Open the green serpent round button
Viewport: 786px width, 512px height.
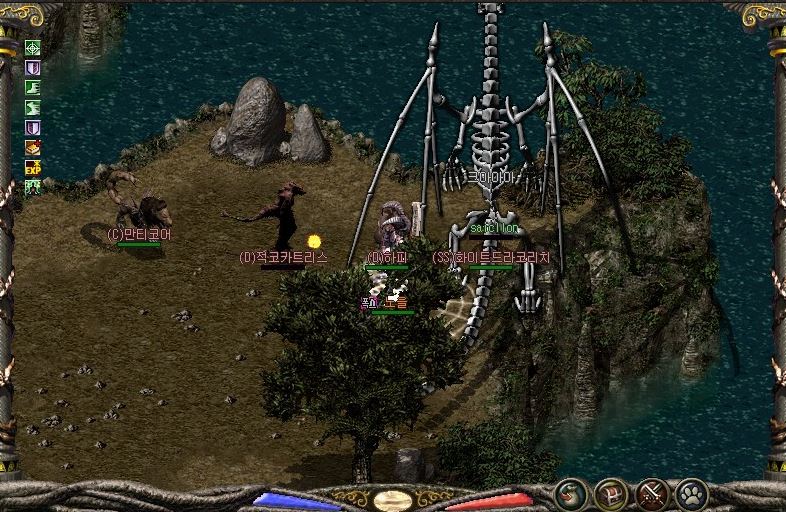[x=571, y=494]
